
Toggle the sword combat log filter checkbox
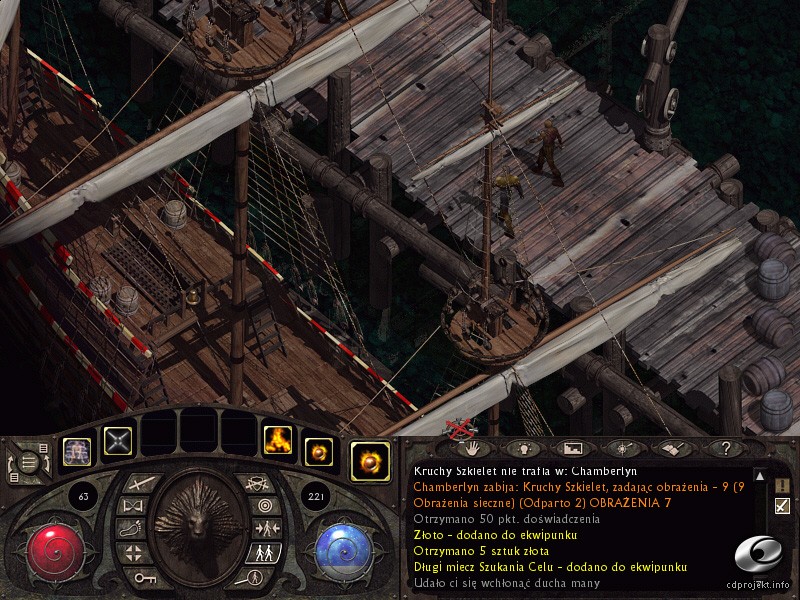click(782, 505)
